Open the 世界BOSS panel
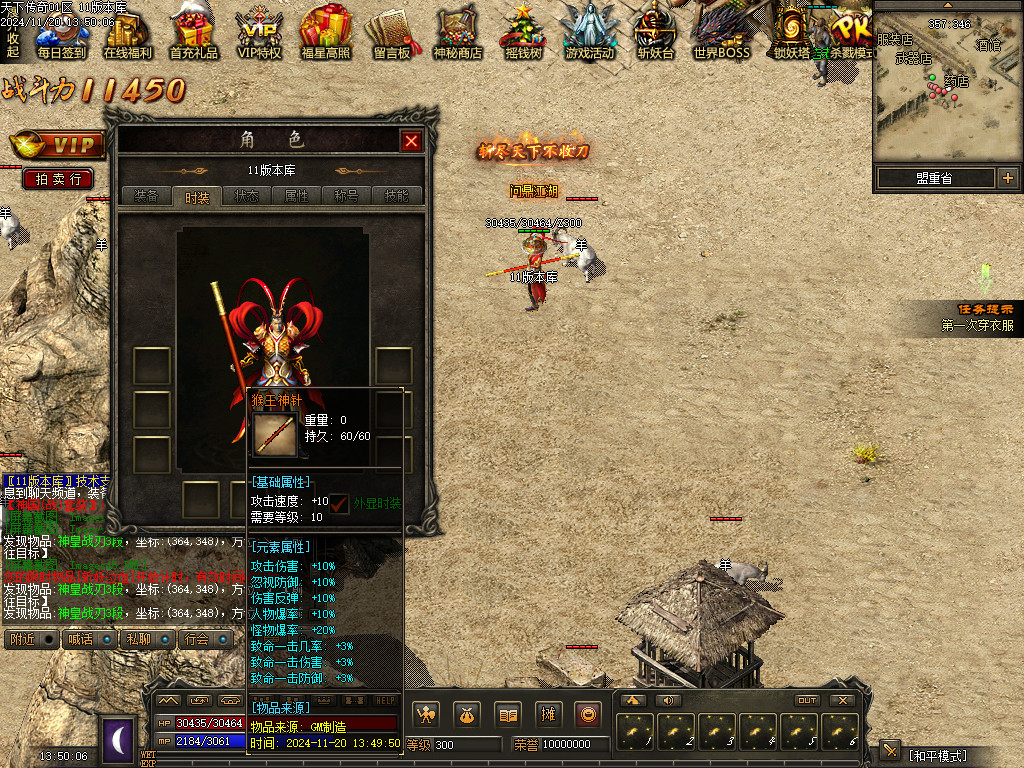The image size is (1024, 768). [x=721, y=32]
